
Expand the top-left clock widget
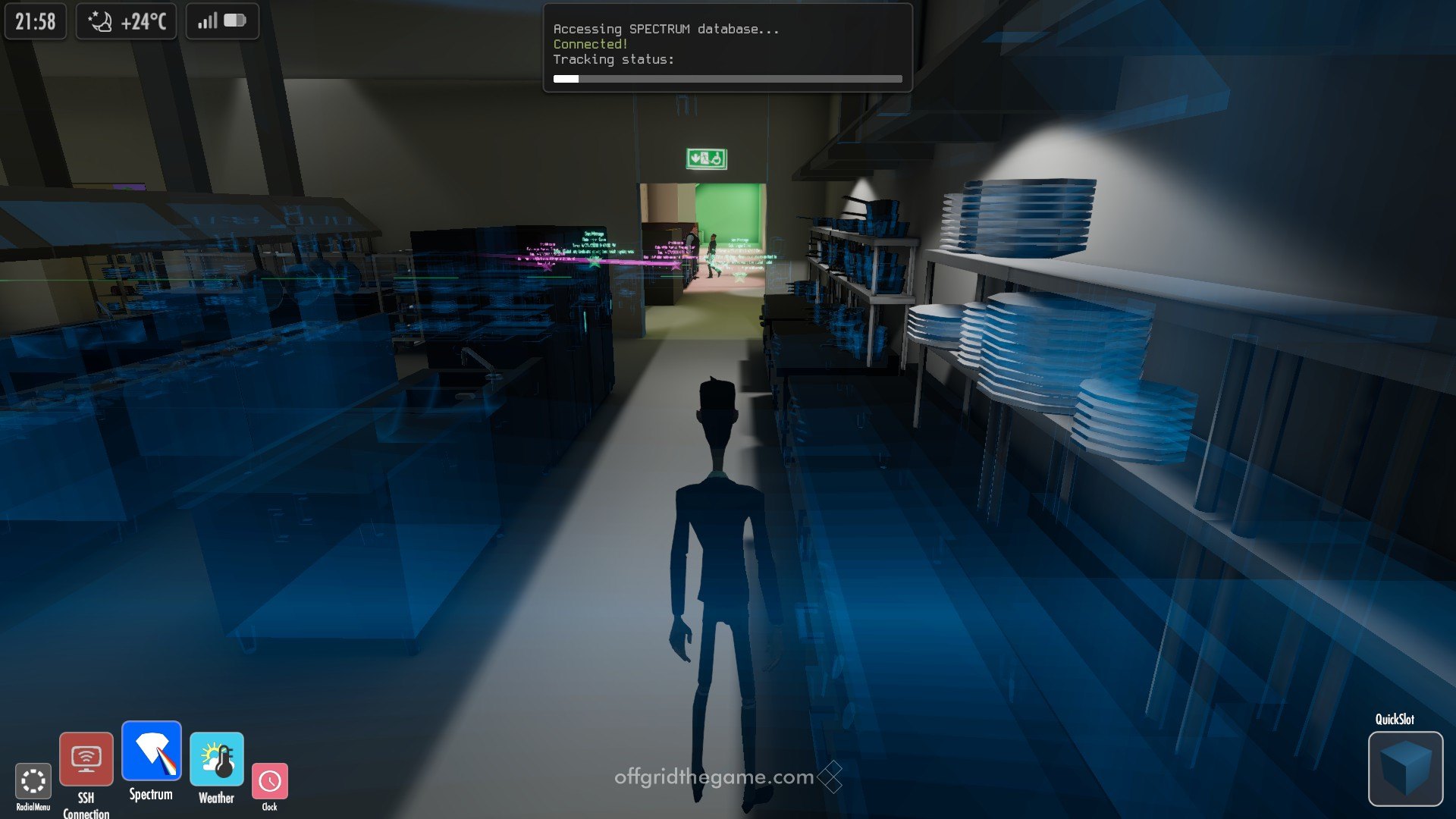click(x=34, y=20)
